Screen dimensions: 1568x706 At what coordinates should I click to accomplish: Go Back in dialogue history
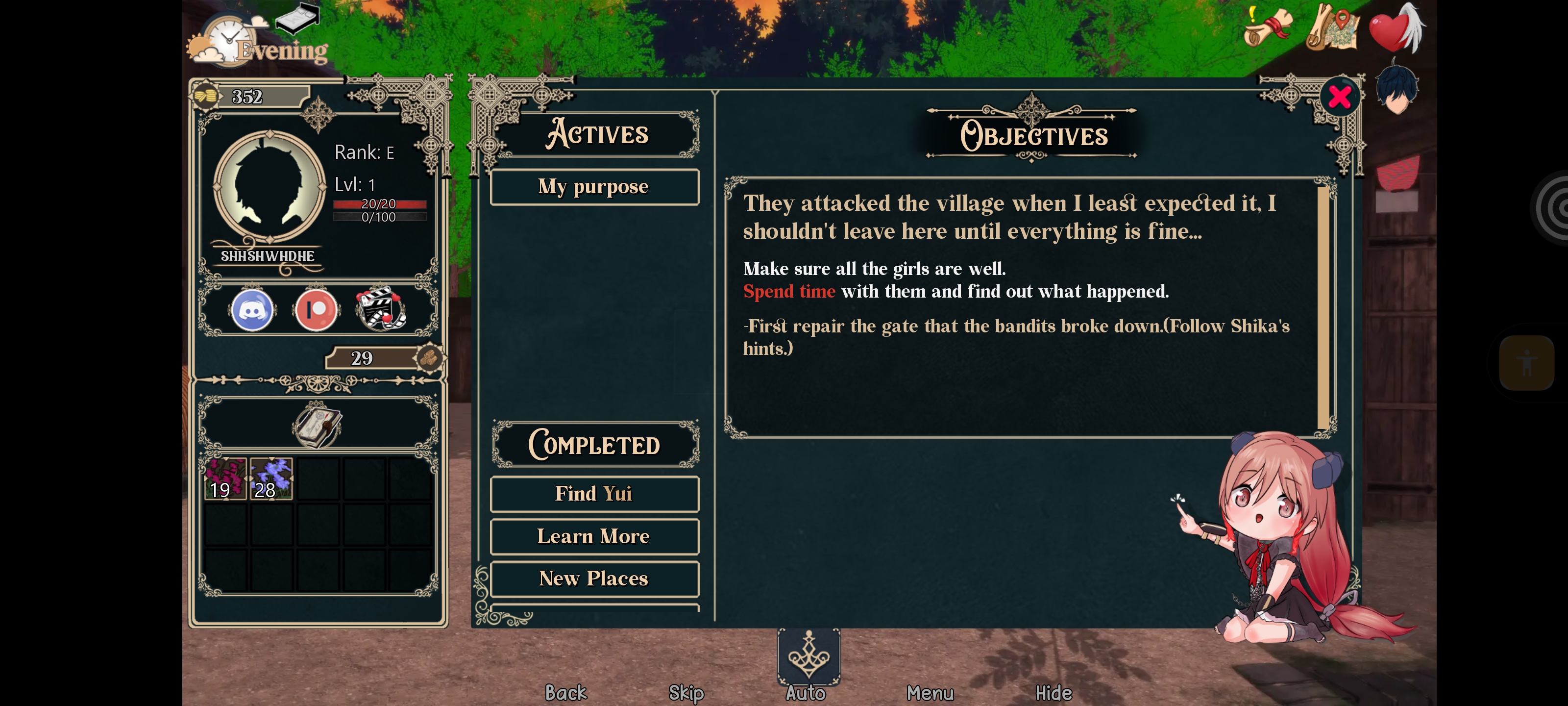point(565,693)
